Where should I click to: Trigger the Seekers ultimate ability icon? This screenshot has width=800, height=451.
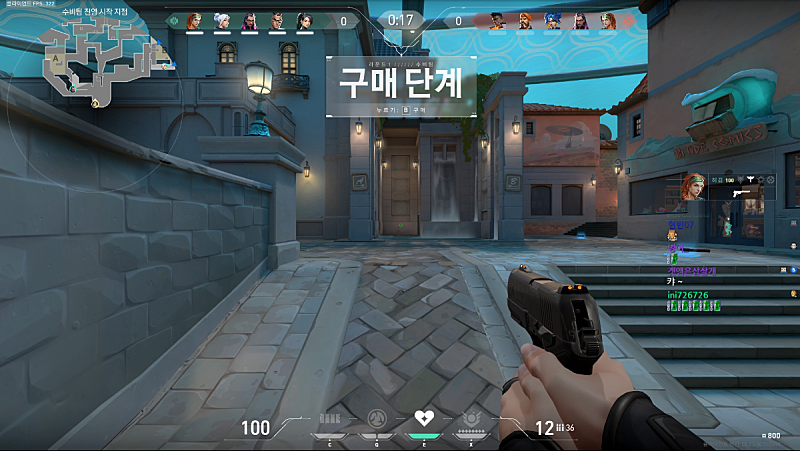point(472,419)
